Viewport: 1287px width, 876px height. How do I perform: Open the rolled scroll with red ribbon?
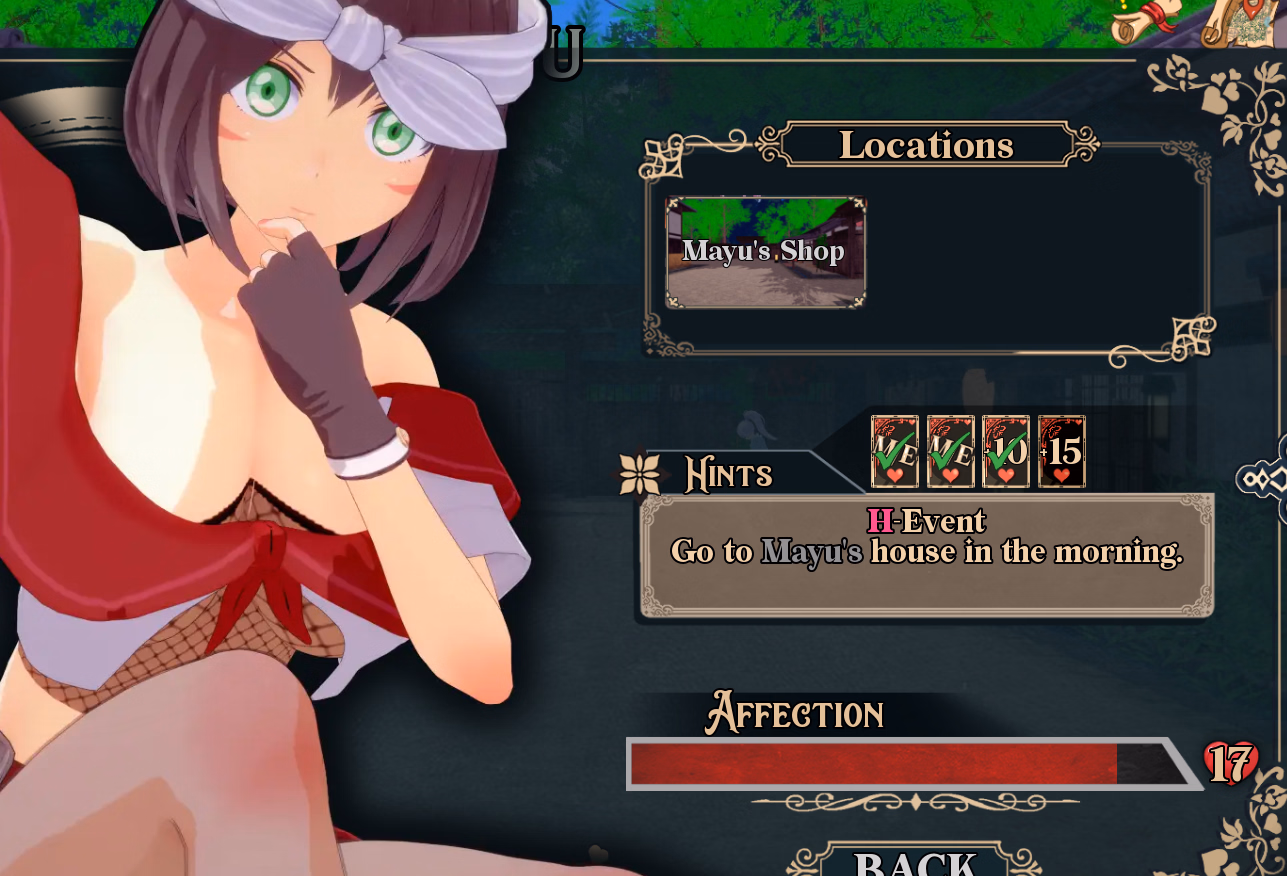(1146, 22)
